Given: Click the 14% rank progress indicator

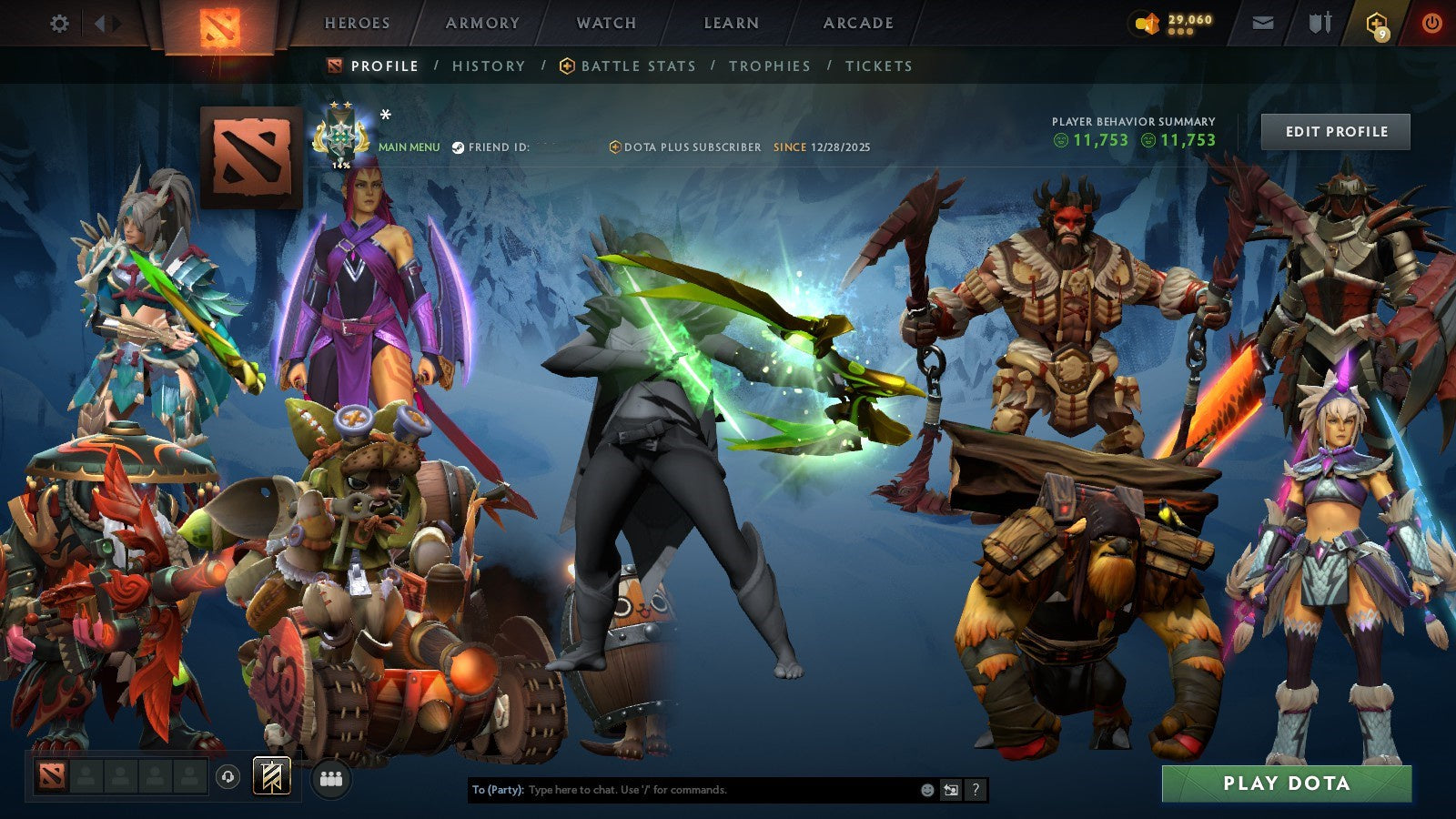Looking at the screenshot, I should (339, 166).
